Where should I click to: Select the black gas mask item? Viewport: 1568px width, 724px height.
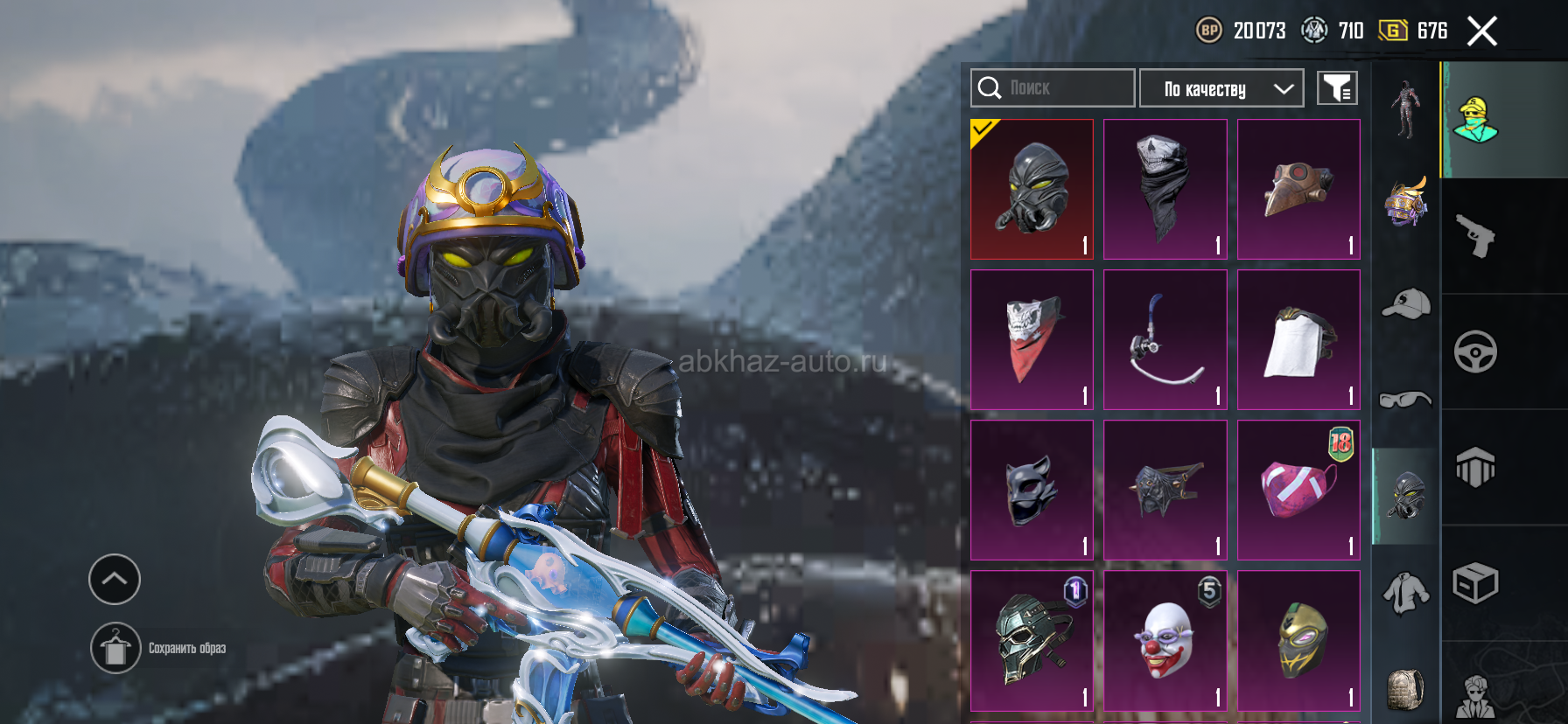pyautogui.click(x=1032, y=189)
